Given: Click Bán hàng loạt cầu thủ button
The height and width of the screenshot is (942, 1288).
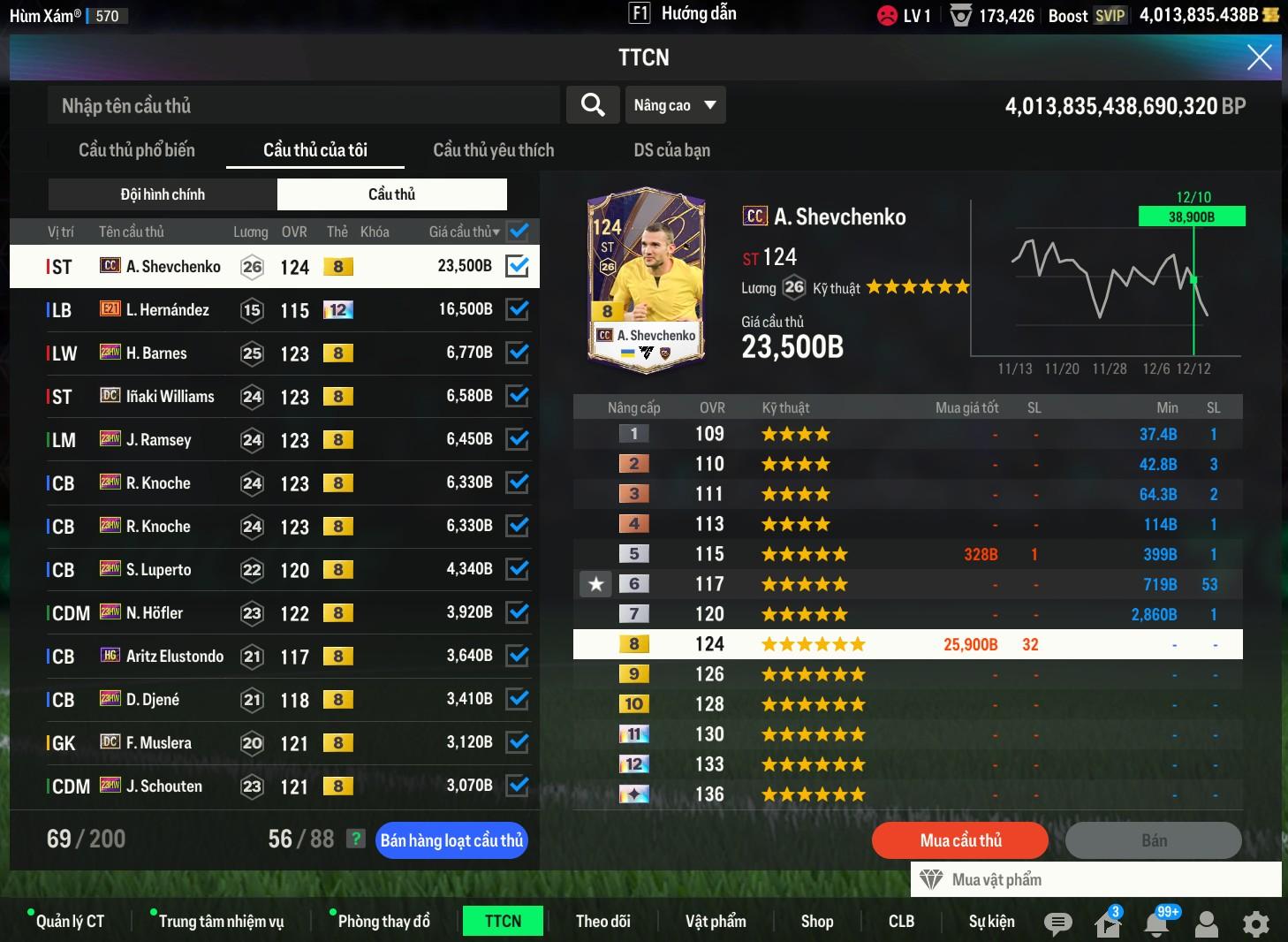Looking at the screenshot, I should click(451, 840).
